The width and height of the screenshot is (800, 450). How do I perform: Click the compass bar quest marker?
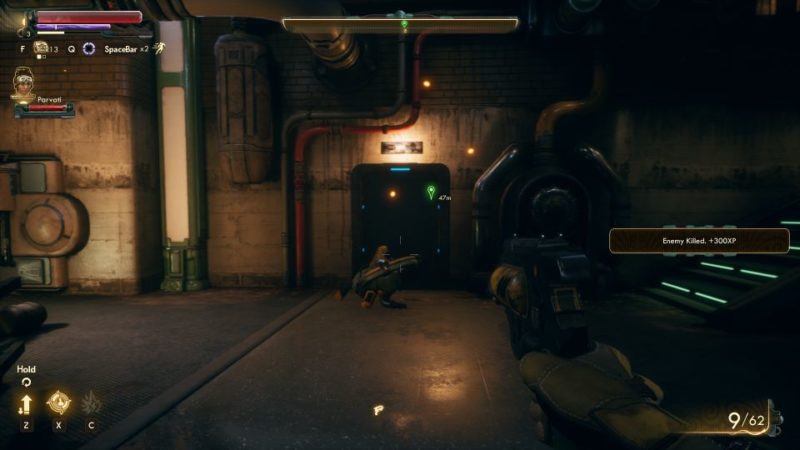404,22
